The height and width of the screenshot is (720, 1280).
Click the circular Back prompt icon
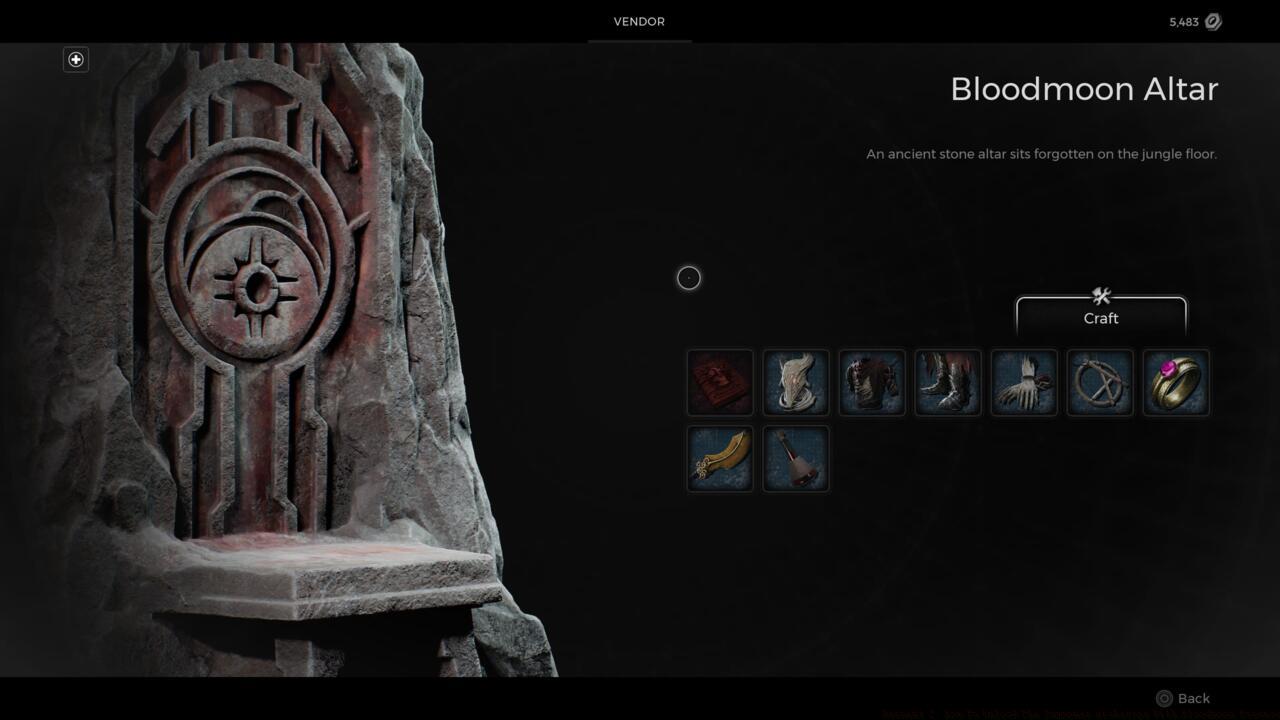click(1164, 698)
